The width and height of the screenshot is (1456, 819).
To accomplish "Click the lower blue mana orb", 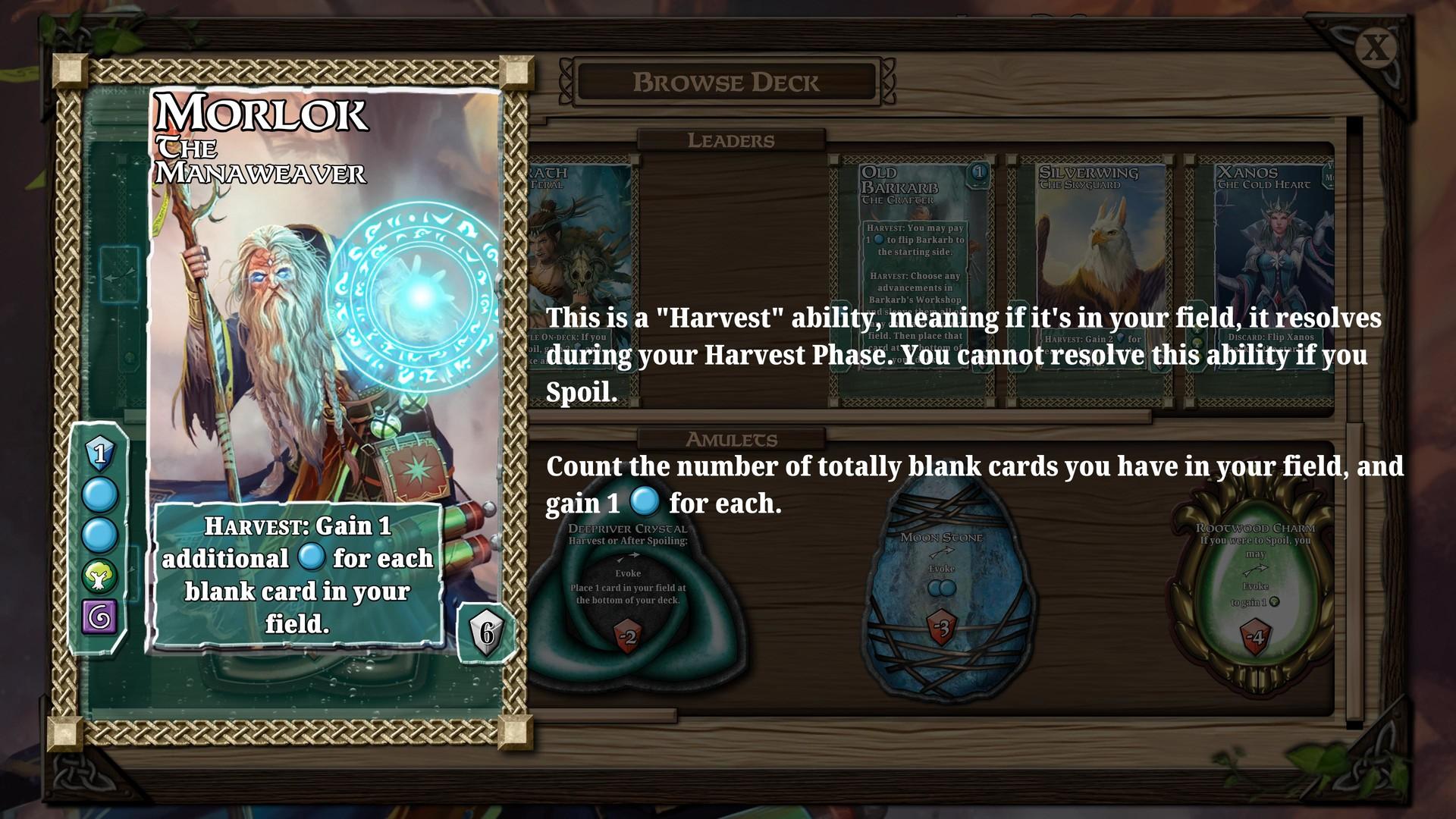I will pyautogui.click(x=99, y=535).
